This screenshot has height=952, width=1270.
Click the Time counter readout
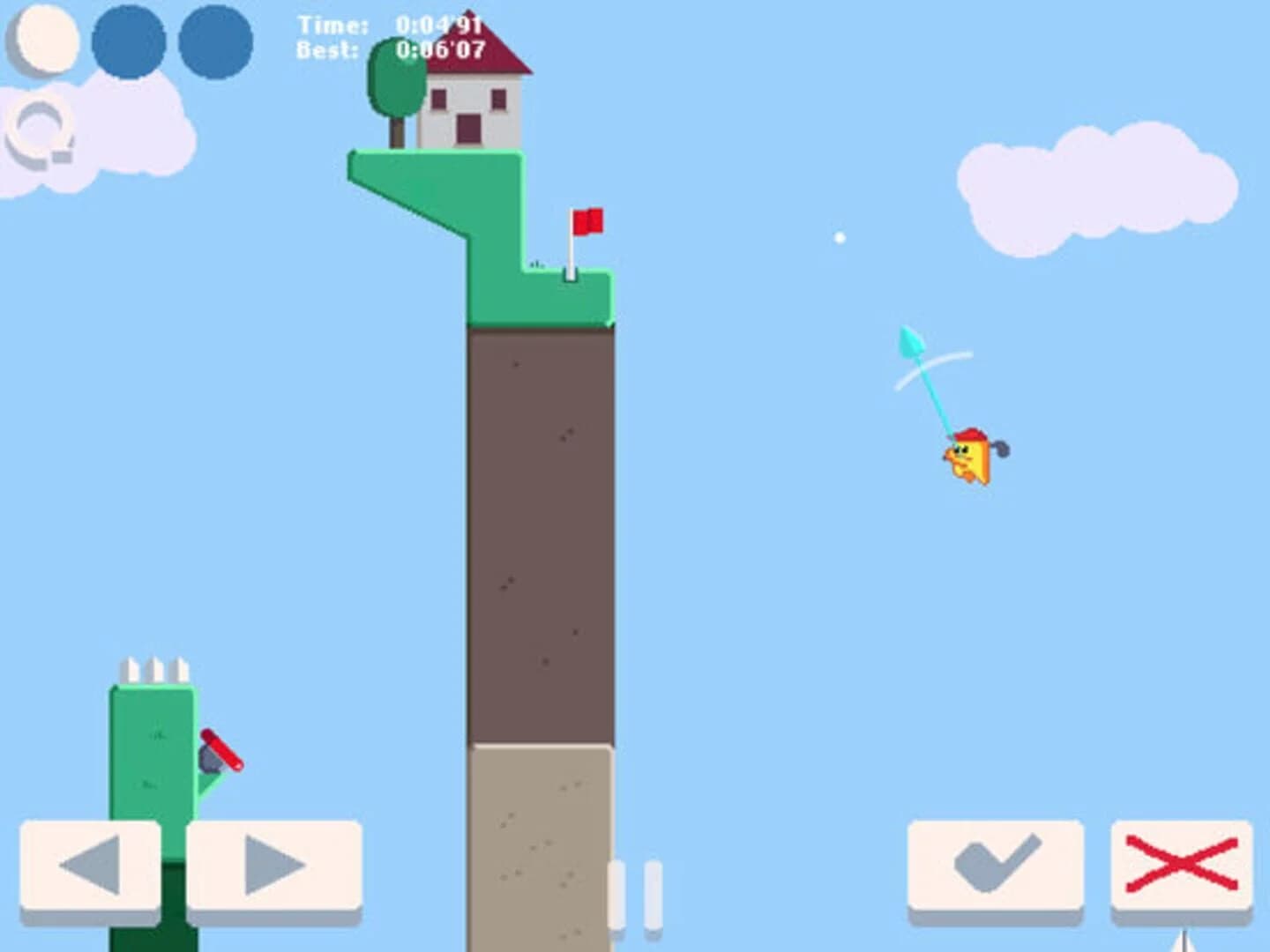pyautogui.click(x=388, y=26)
